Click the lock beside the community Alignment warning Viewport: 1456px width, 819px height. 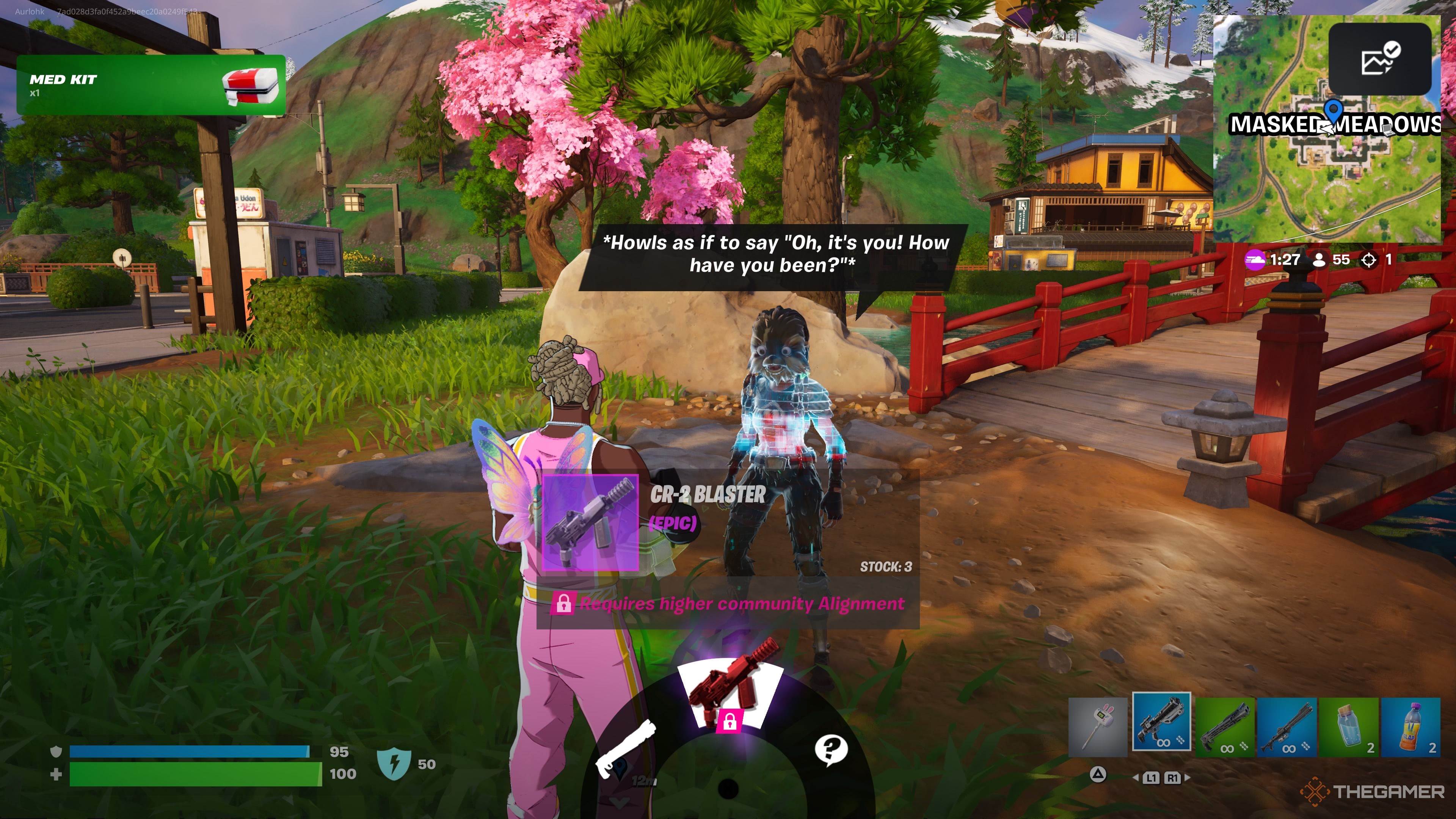[x=563, y=604]
